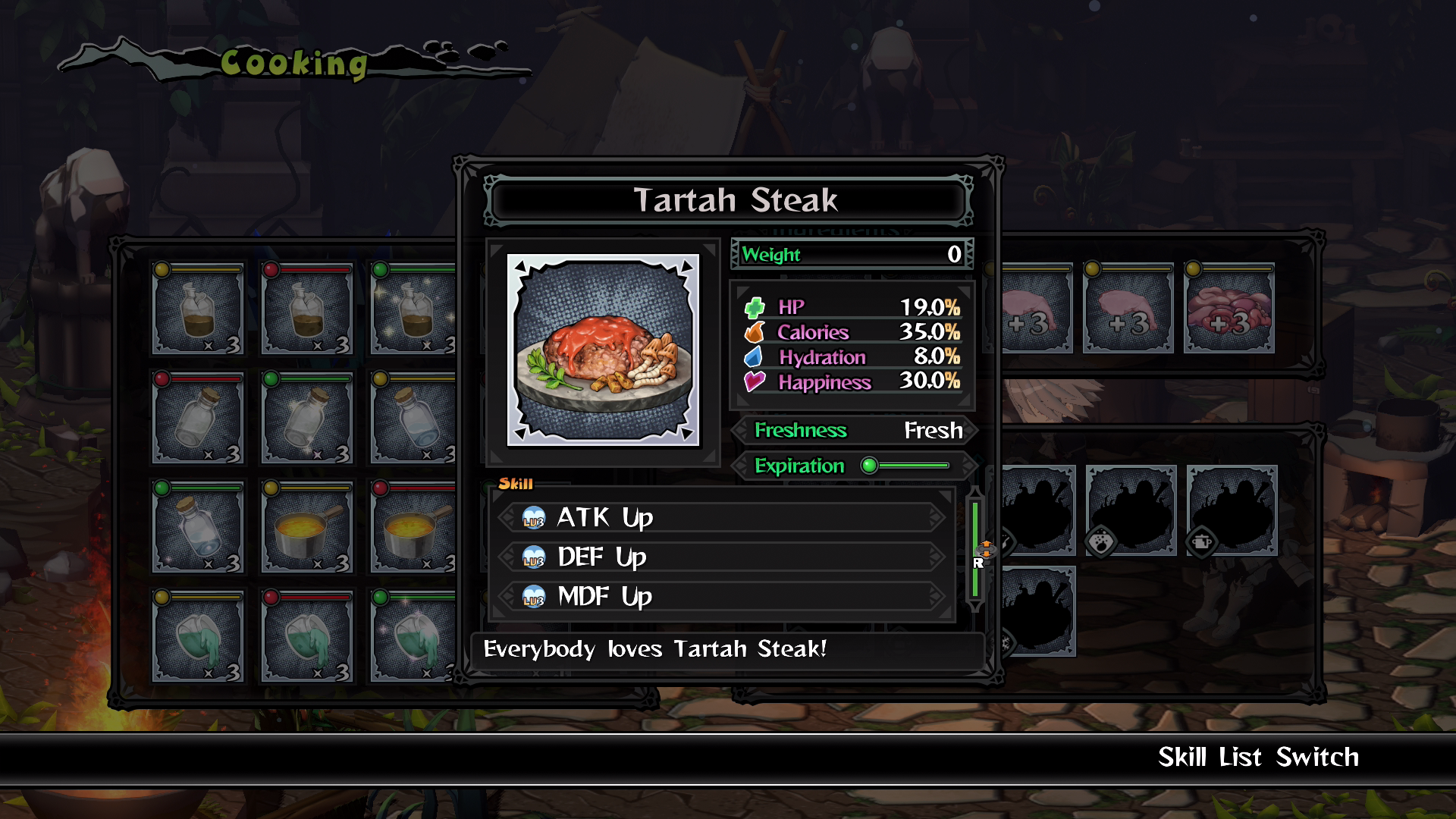Choose the DEF Up skill entry

point(722,557)
